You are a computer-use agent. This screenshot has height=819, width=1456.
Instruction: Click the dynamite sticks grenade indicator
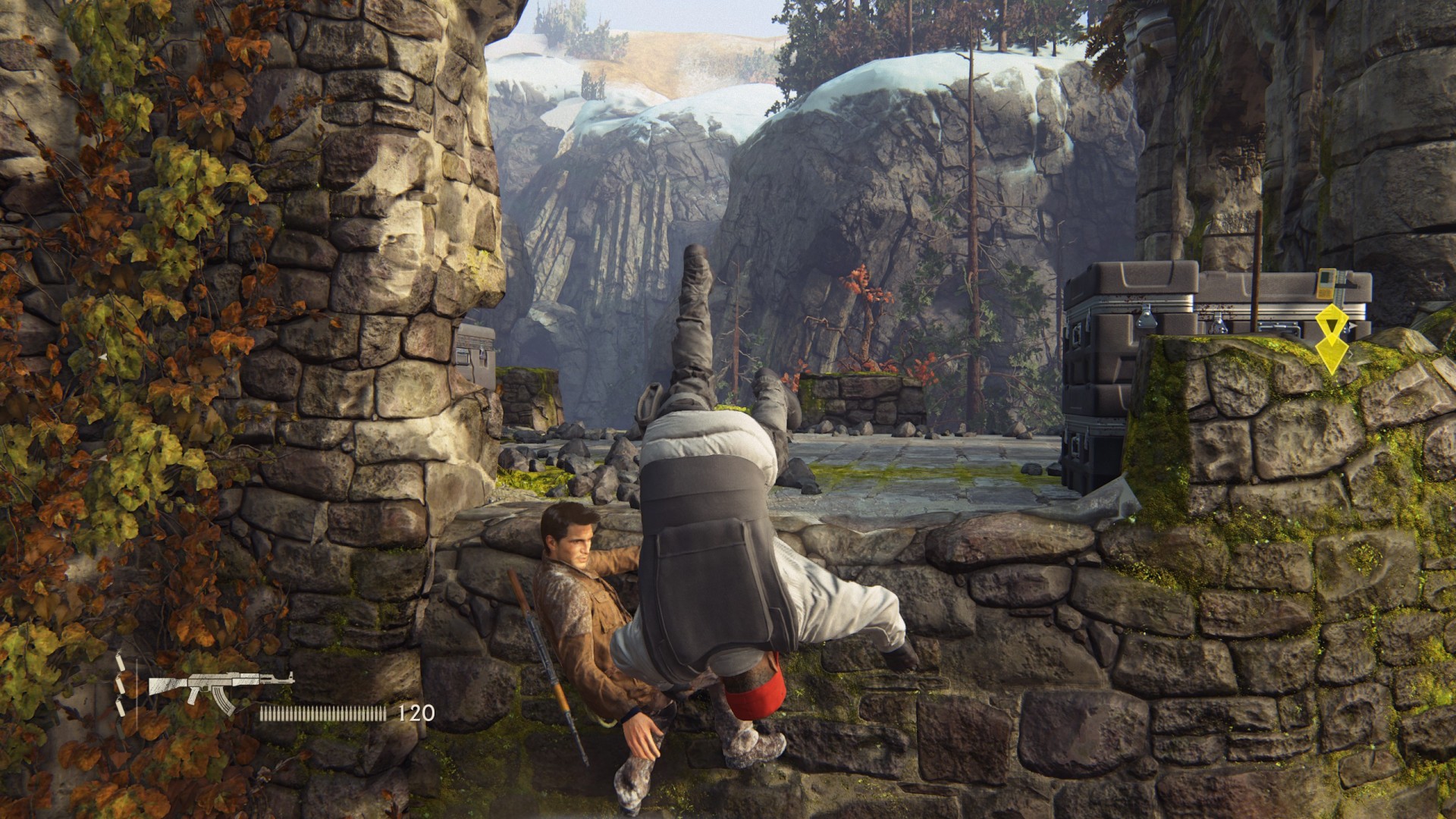coord(121,686)
